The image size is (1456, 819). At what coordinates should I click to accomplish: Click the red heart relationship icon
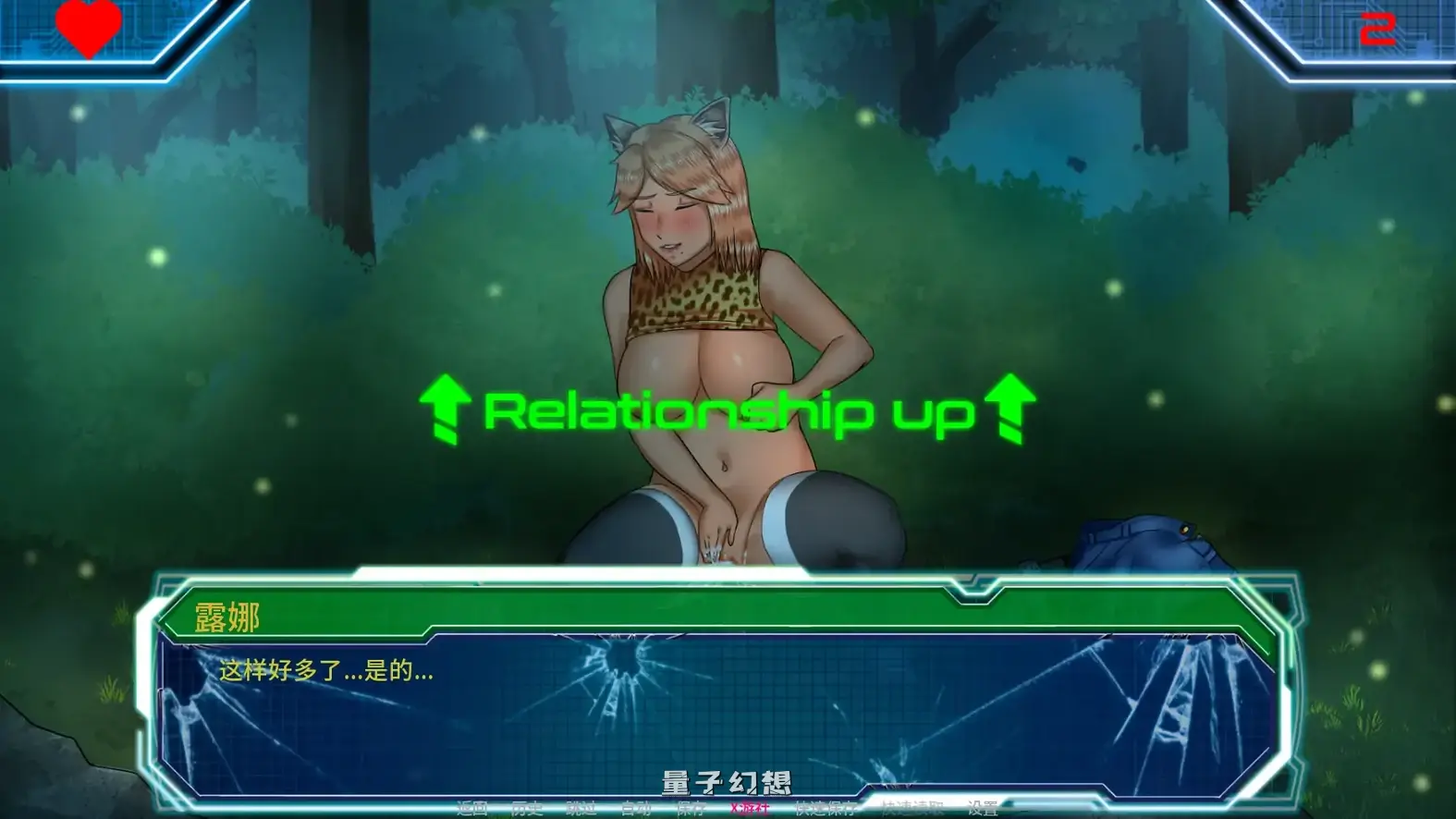[x=88, y=28]
